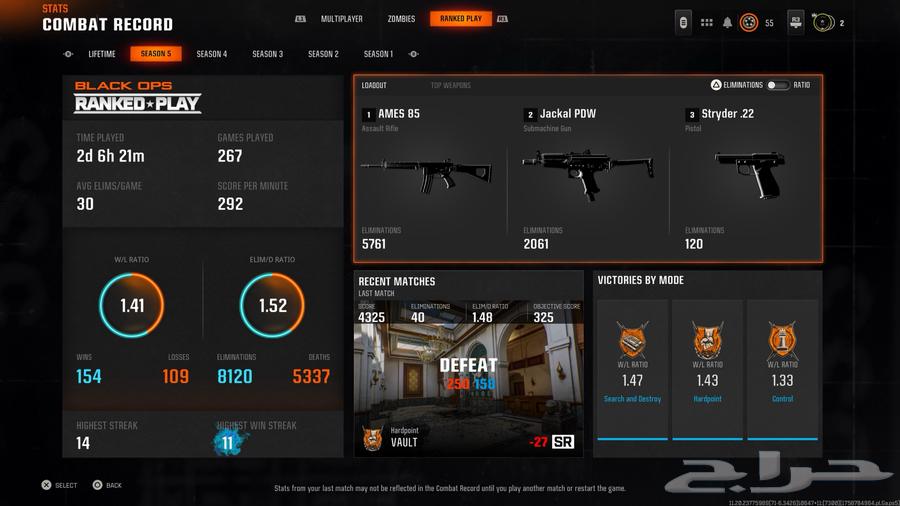Open Season 2 stats

coord(323,54)
